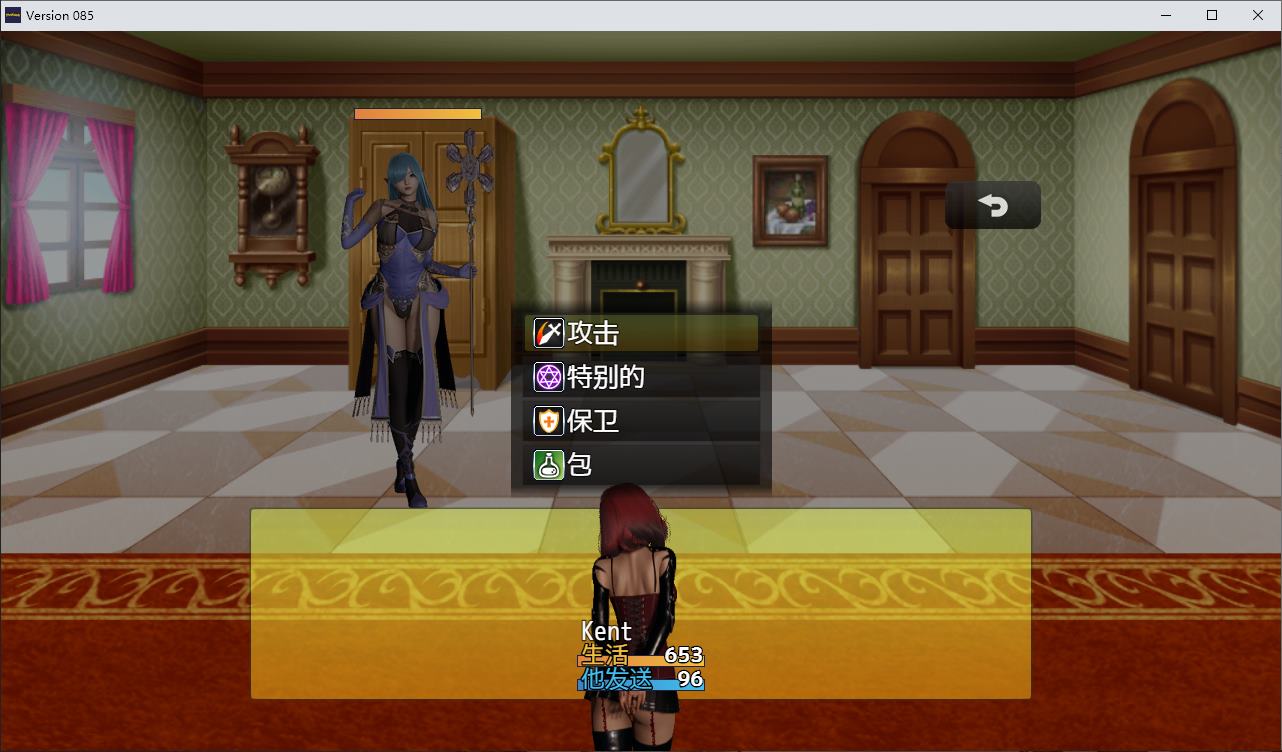This screenshot has height=752, width=1282.
Task: Close the Version 085 window
Action: [x=1258, y=15]
